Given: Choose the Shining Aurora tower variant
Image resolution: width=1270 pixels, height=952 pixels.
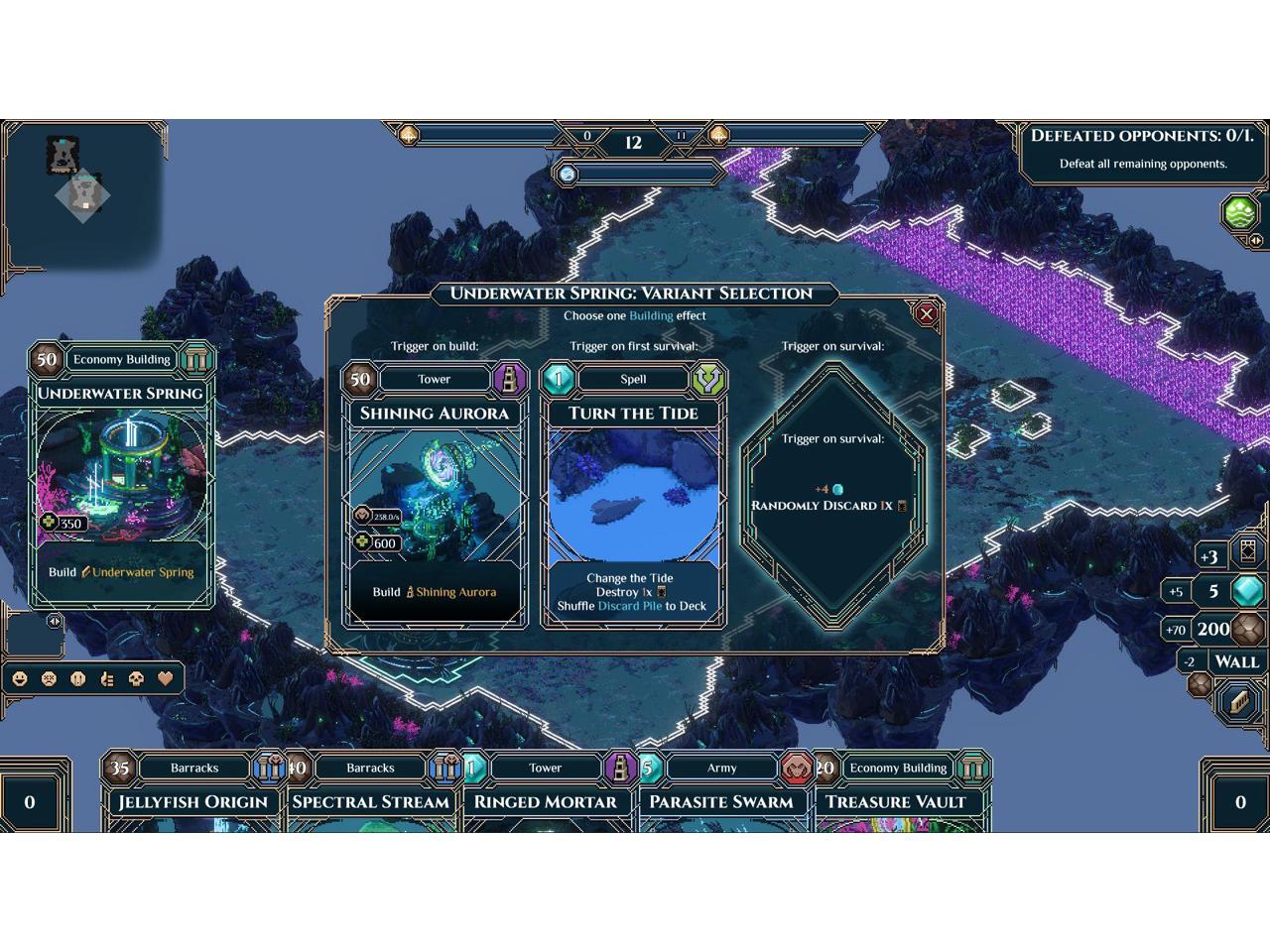Looking at the screenshot, I should click(435, 496).
